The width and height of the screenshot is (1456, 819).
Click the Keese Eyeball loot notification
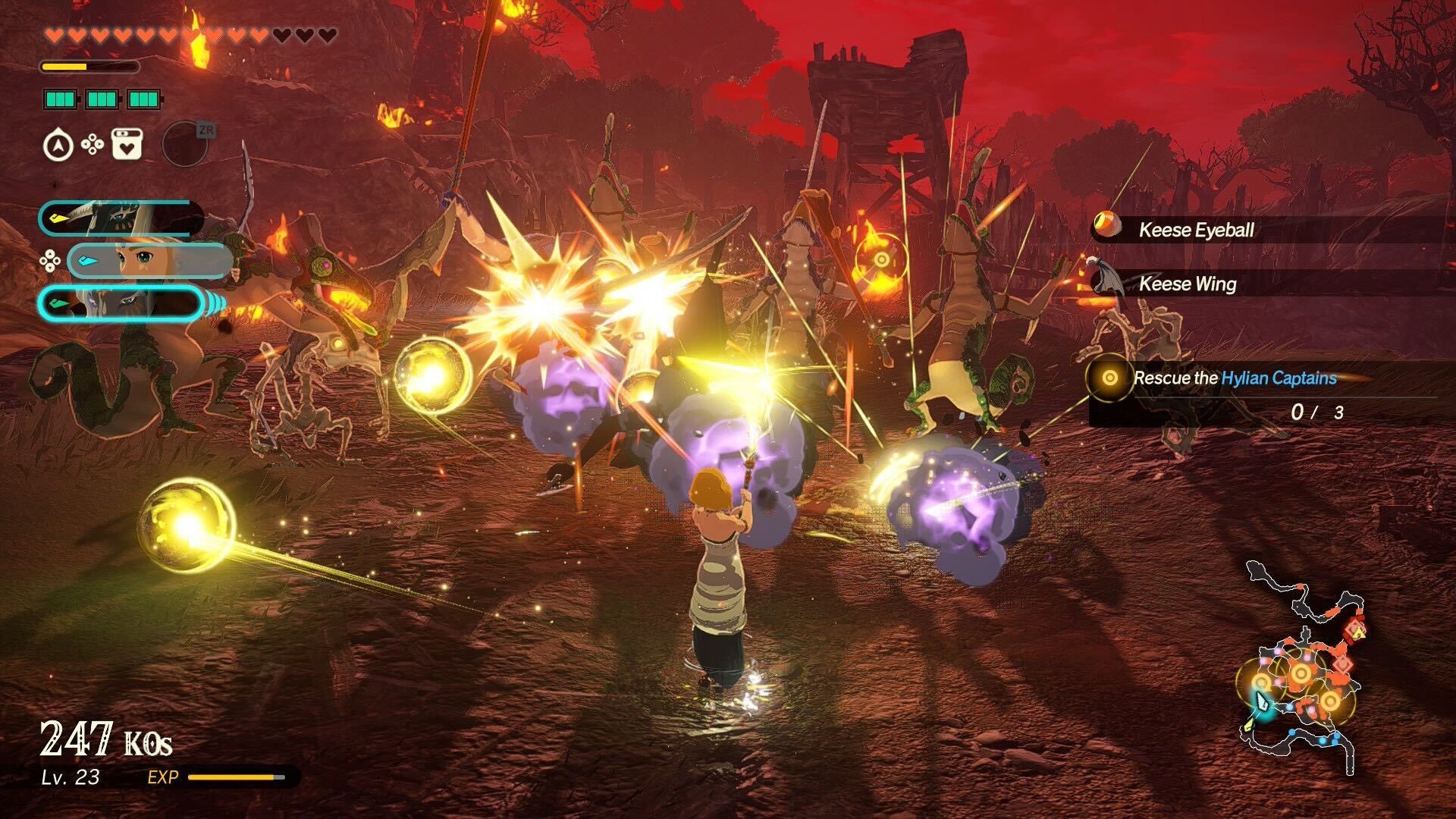[1195, 230]
